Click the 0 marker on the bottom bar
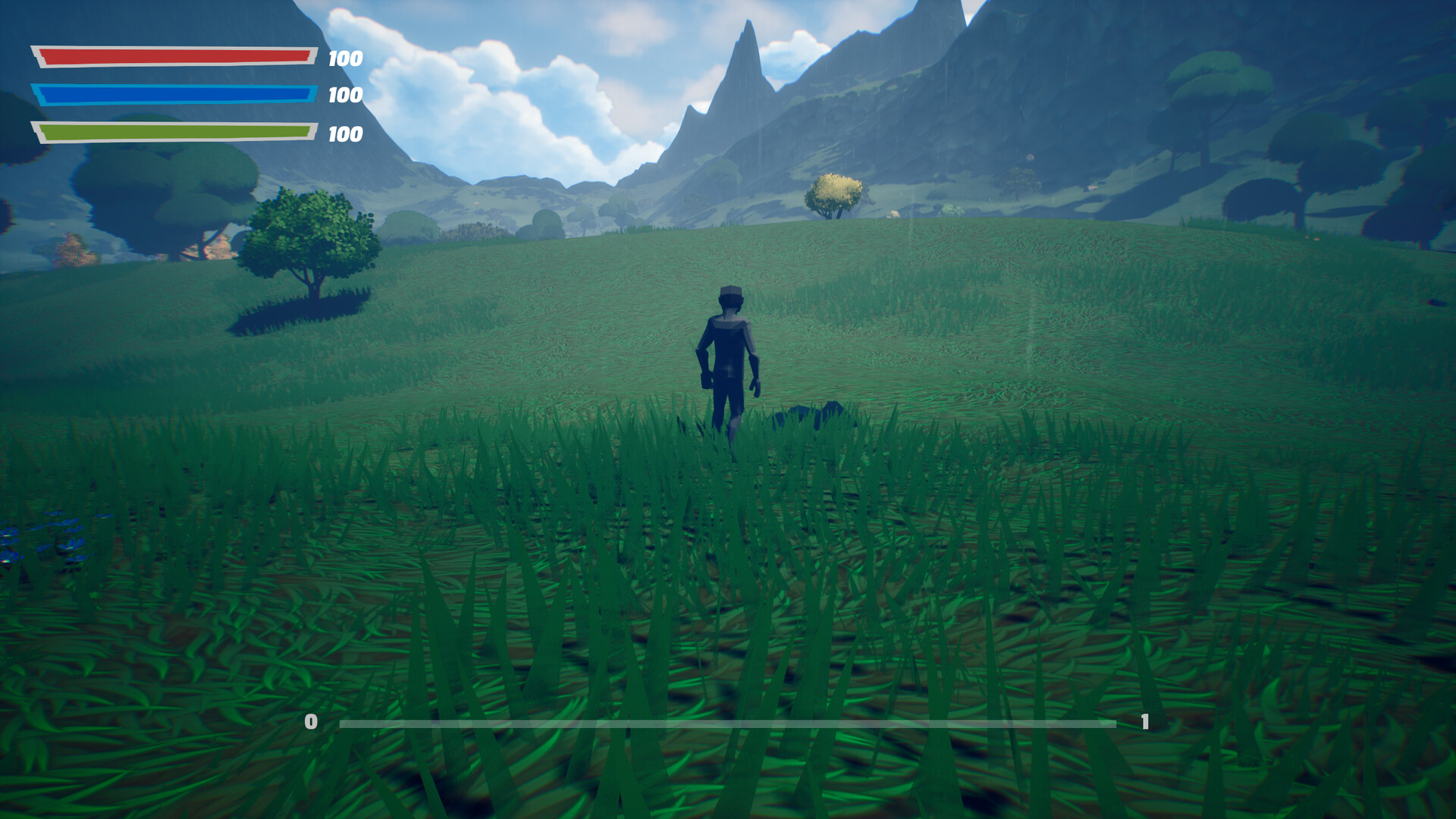The image size is (1456, 819). [x=311, y=722]
